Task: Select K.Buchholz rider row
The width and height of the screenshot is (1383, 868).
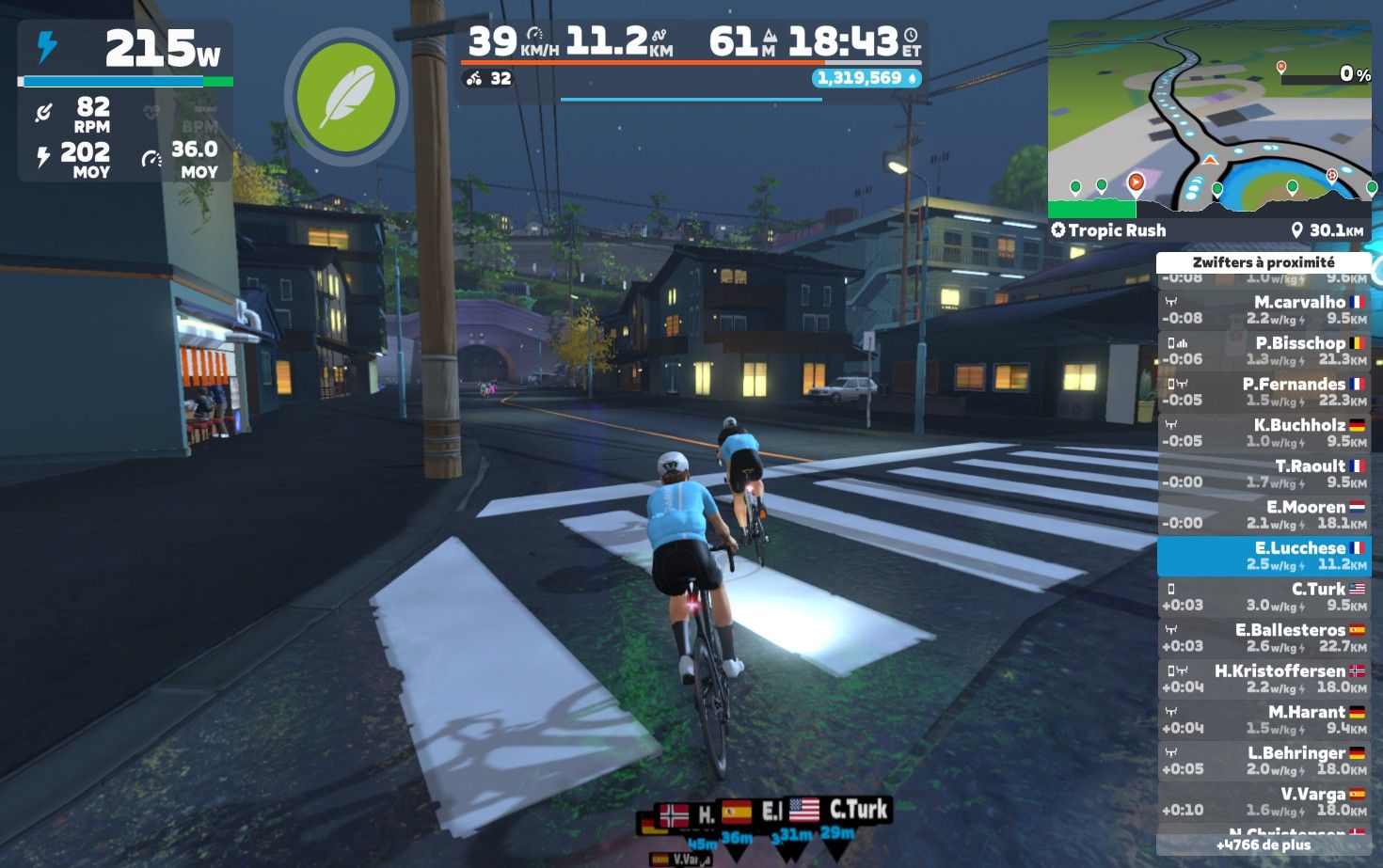Action: tap(1264, 433)
